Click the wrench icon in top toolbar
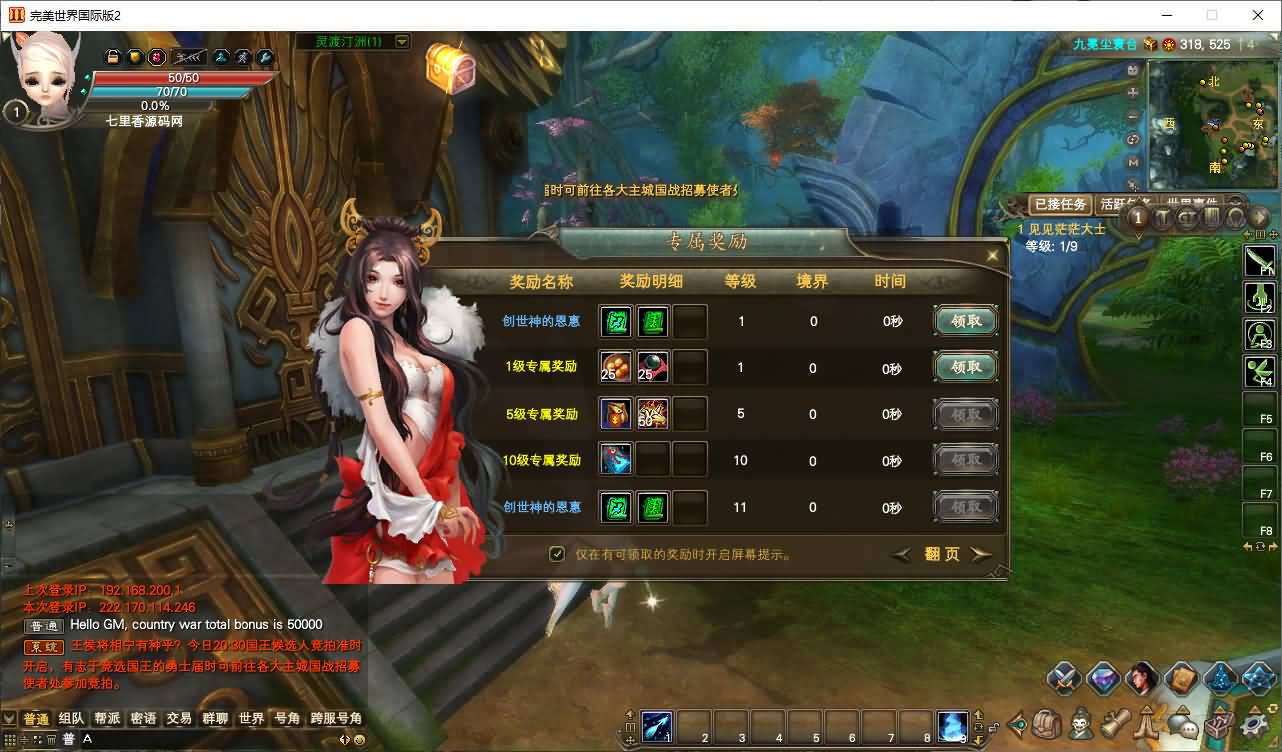1282x752 pixels. [263, 57]
